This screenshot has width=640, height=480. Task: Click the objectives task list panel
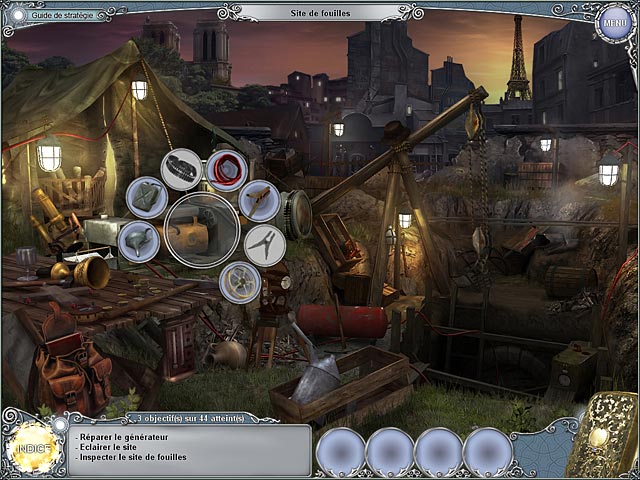point(190,449)
